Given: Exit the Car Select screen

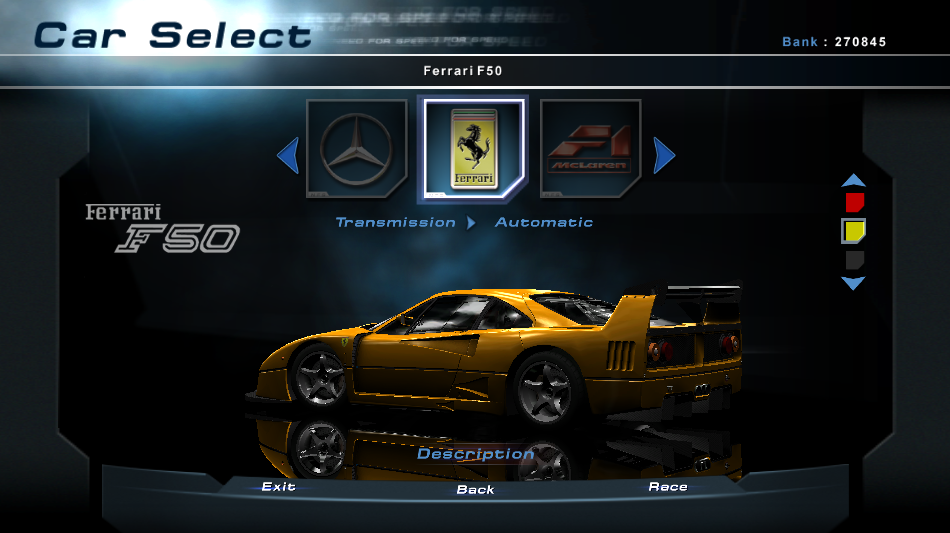Looking at the screenshot, I should (x=278, y=487).
